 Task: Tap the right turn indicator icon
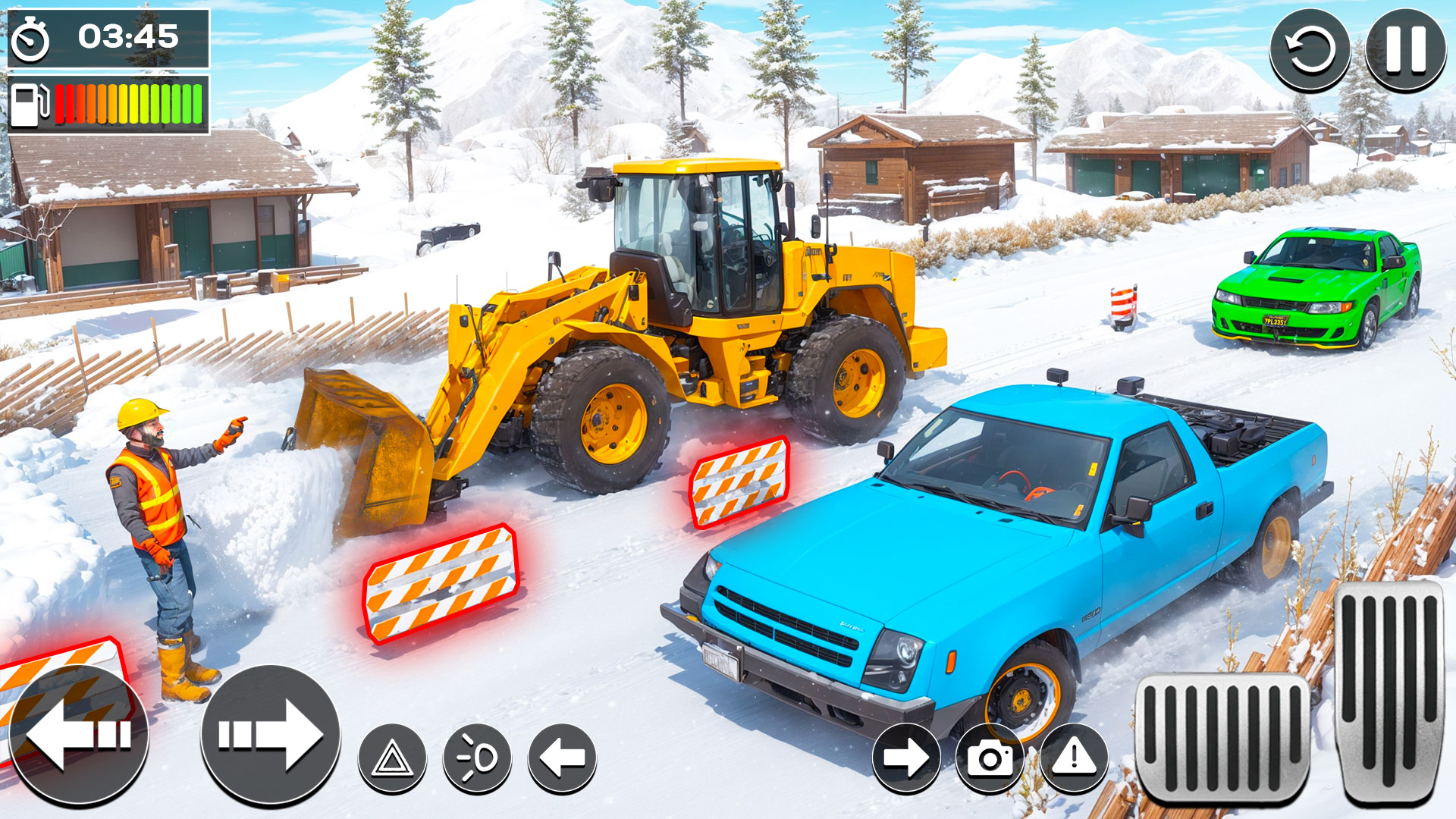(x=907, y=757)
